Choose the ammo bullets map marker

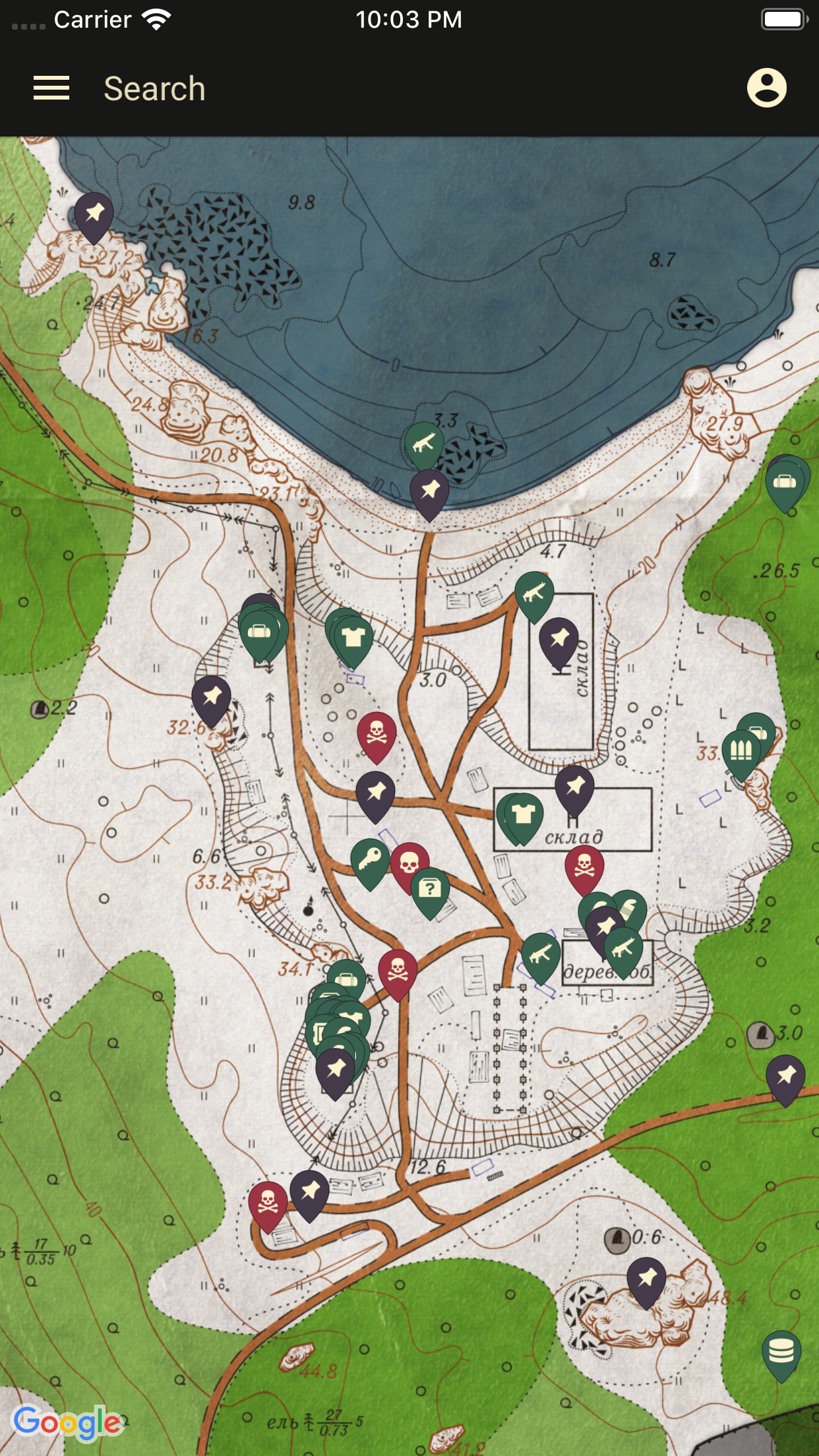(741, 750)
